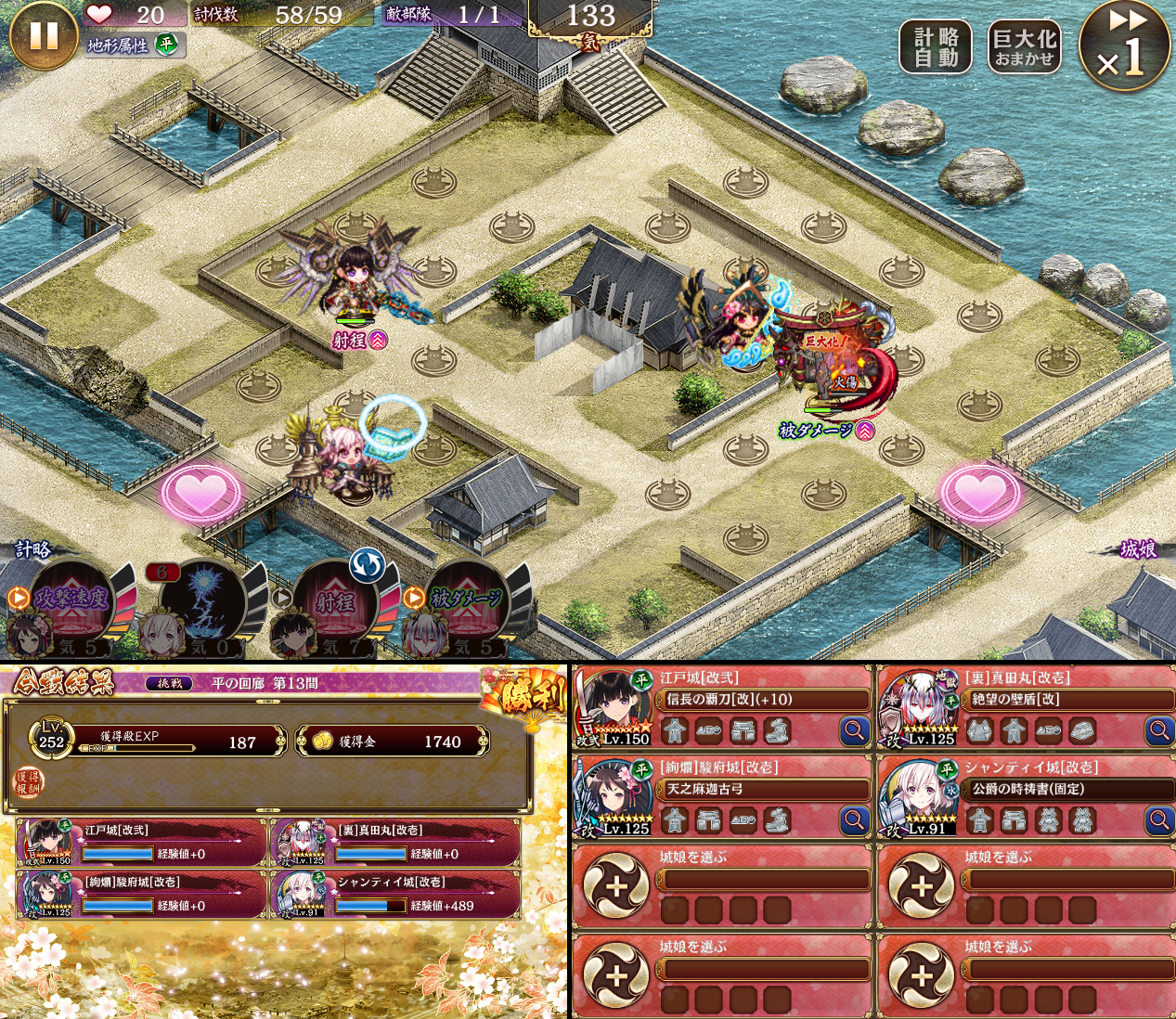Screen dimensions: 1176x1019
Task: Click the 獲得報酬 rewards badge
Action: 27,782
